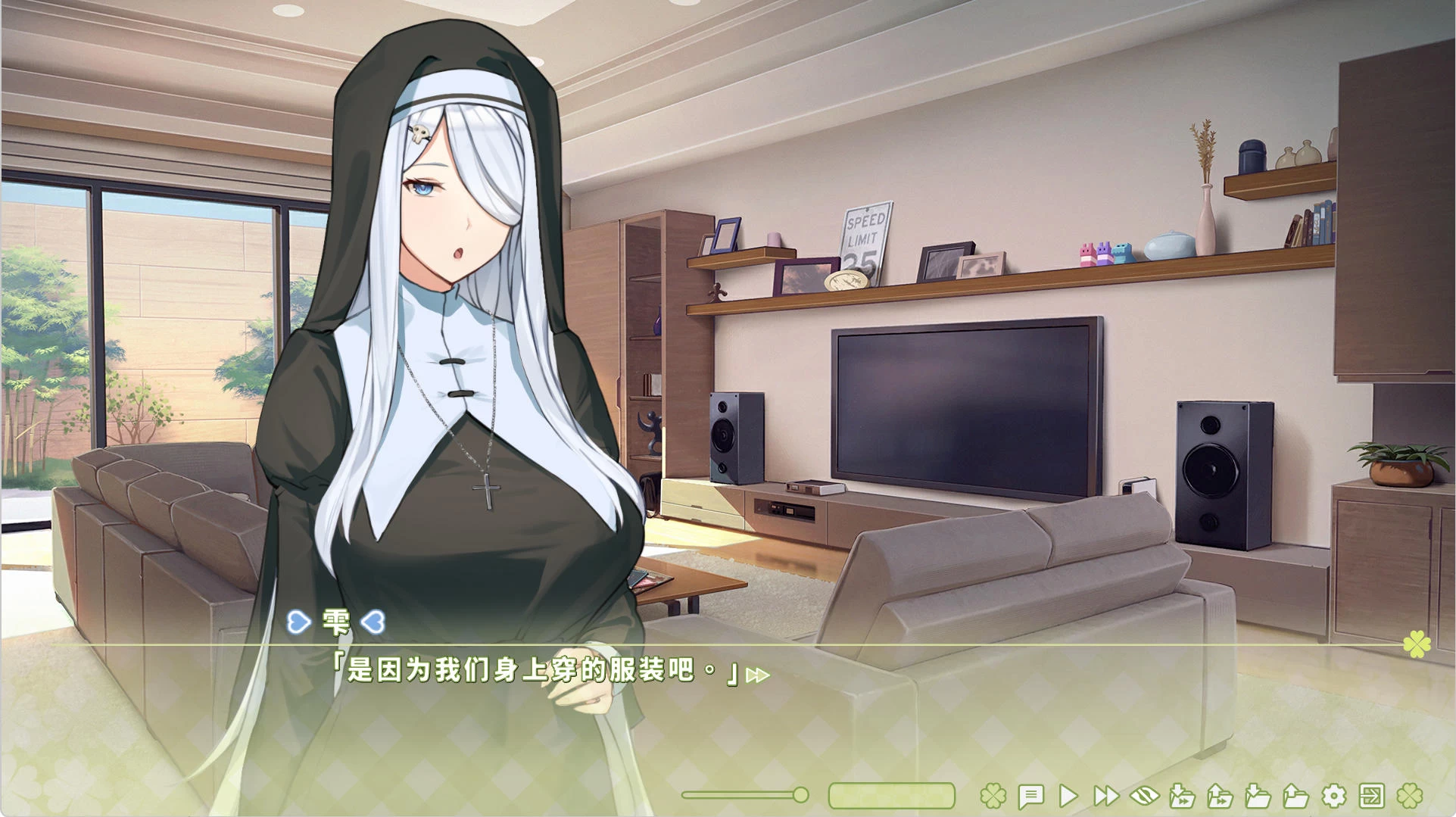Image resolution: width=1456 pixels, height=817 pixels.
Task: Enable auto-play mode with the play icon
Action: pos(1070,796)
